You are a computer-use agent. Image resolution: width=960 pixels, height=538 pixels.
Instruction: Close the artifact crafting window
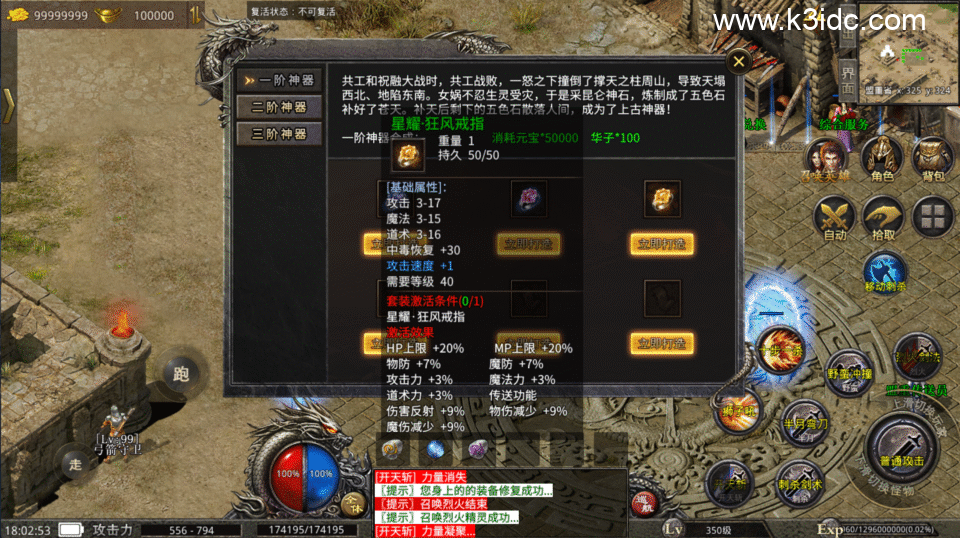[x=738, y=62]
